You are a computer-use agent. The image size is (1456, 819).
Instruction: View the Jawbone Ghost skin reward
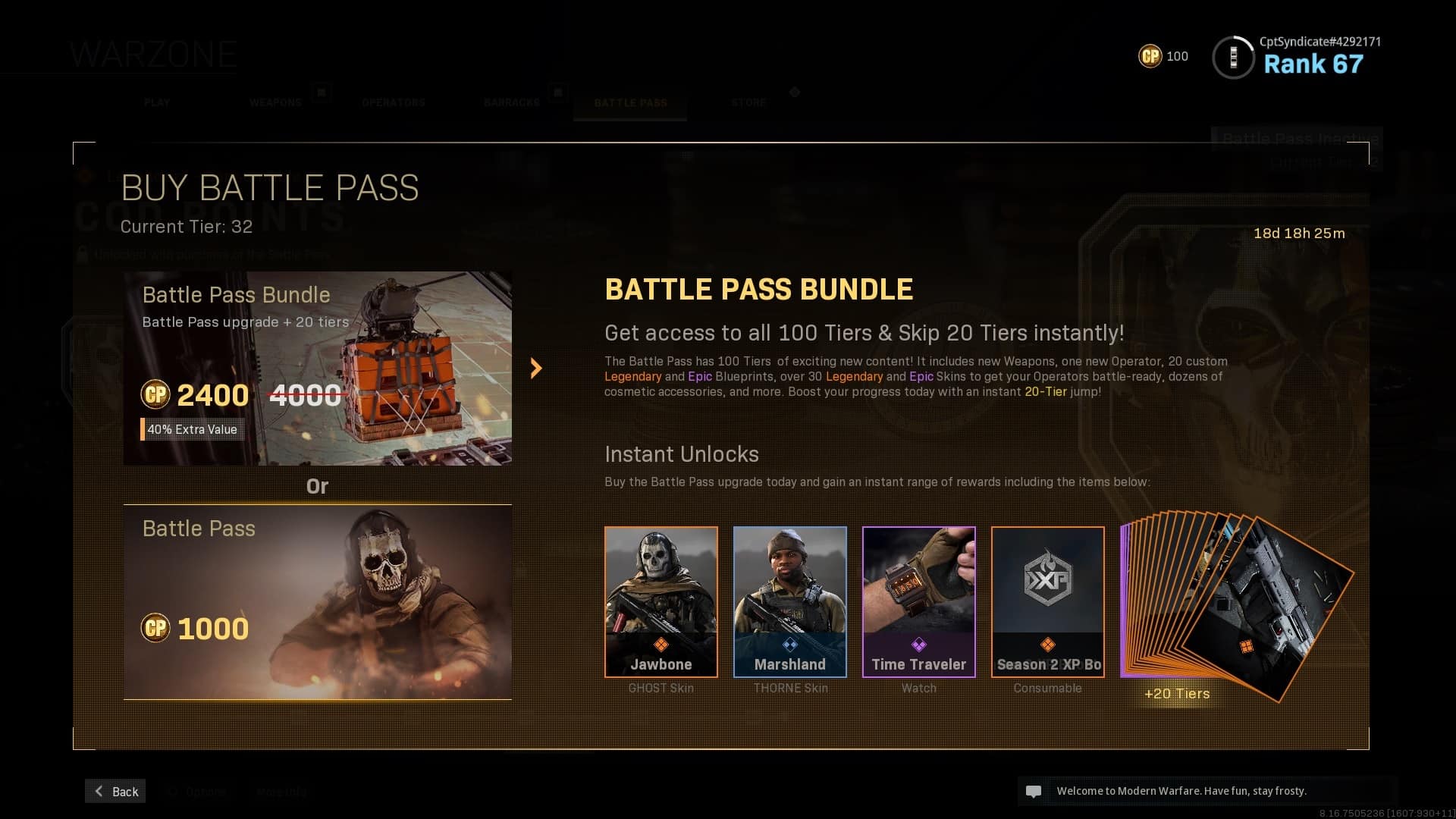[x=661, y=601]
